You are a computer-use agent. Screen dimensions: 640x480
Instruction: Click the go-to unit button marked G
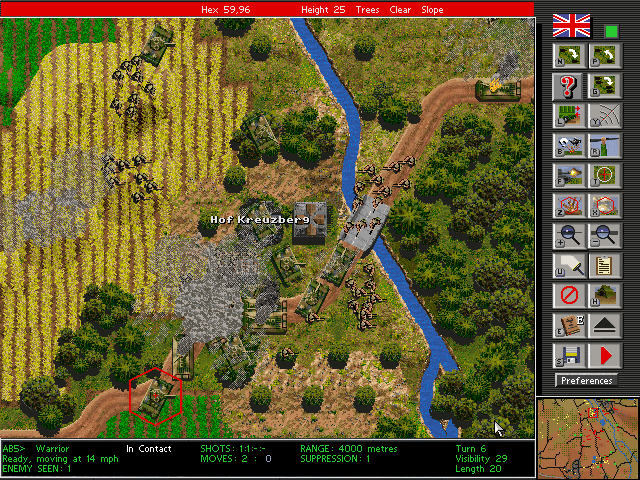(x=603, y=85)
